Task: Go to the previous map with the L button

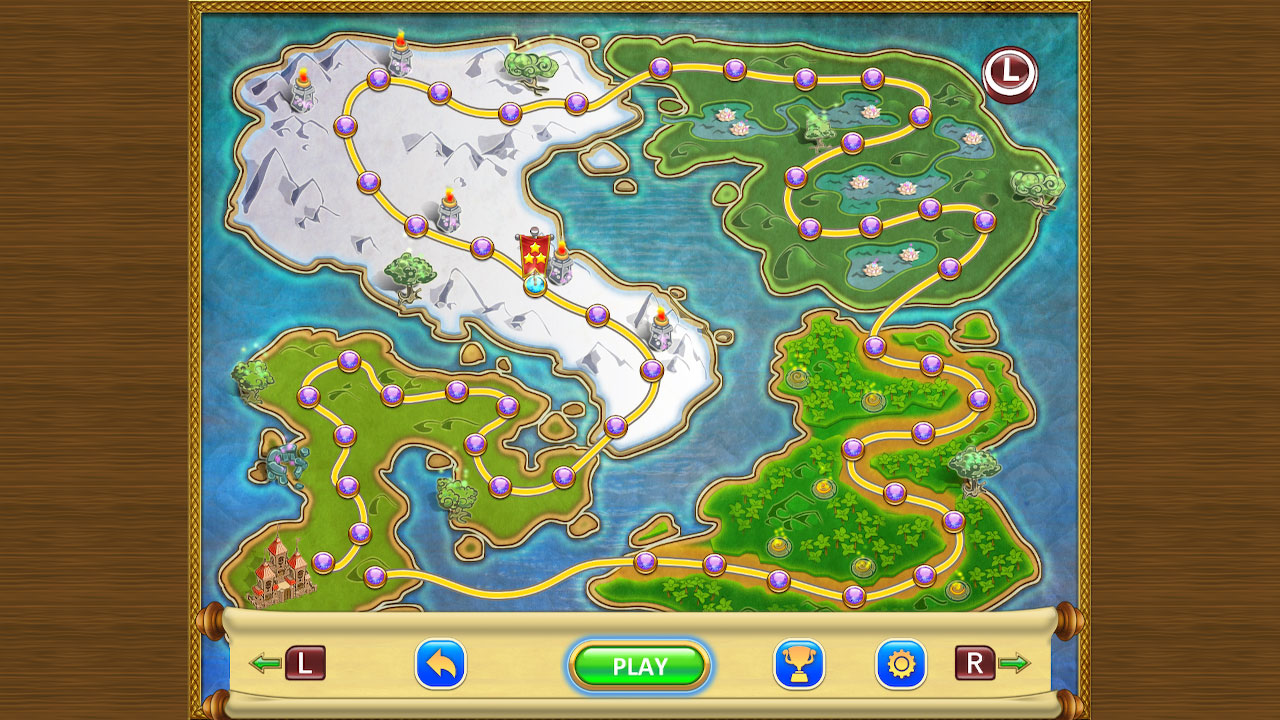Action: (305, 665)
